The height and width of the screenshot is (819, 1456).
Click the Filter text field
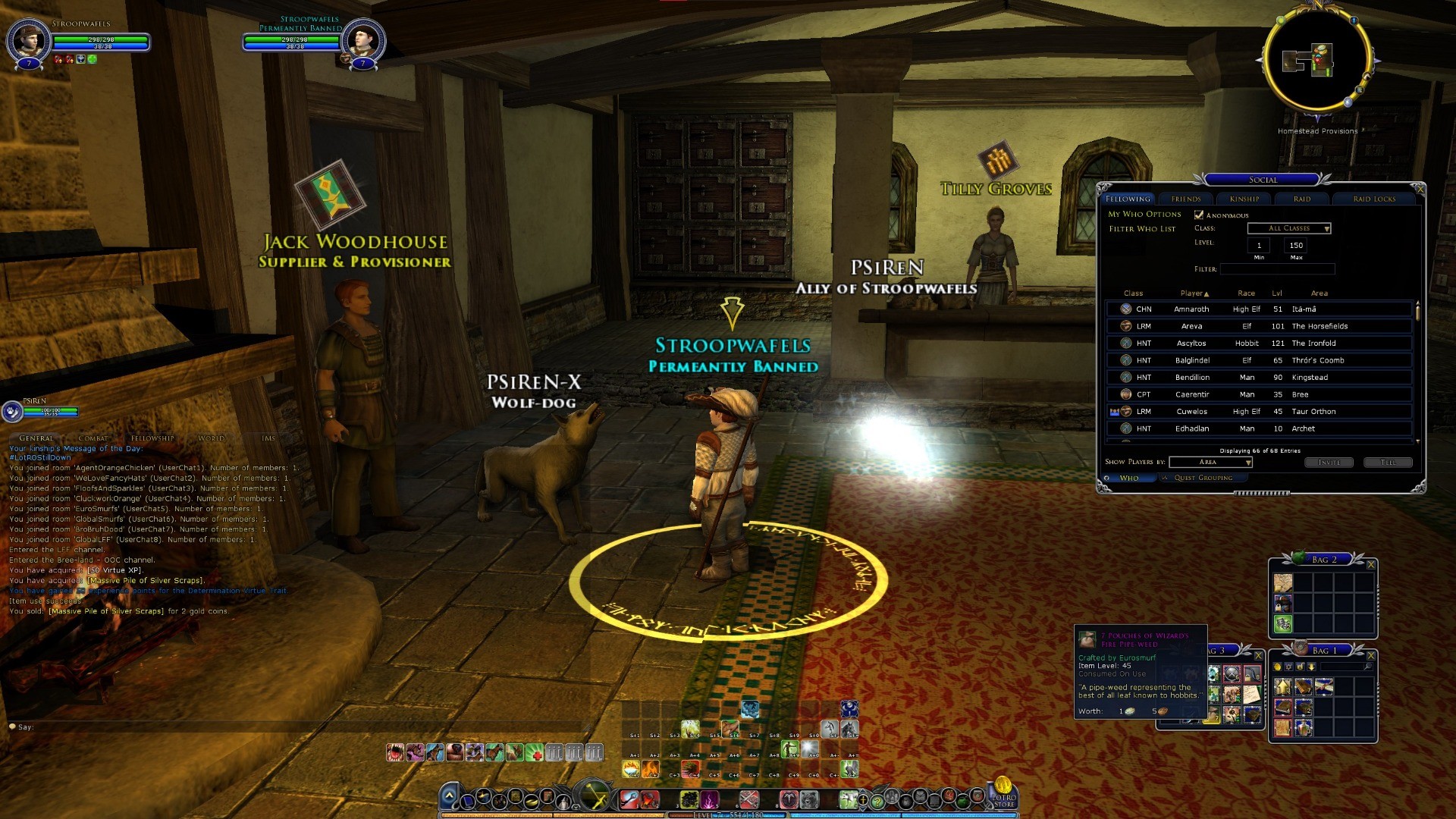coord(1277,269)
